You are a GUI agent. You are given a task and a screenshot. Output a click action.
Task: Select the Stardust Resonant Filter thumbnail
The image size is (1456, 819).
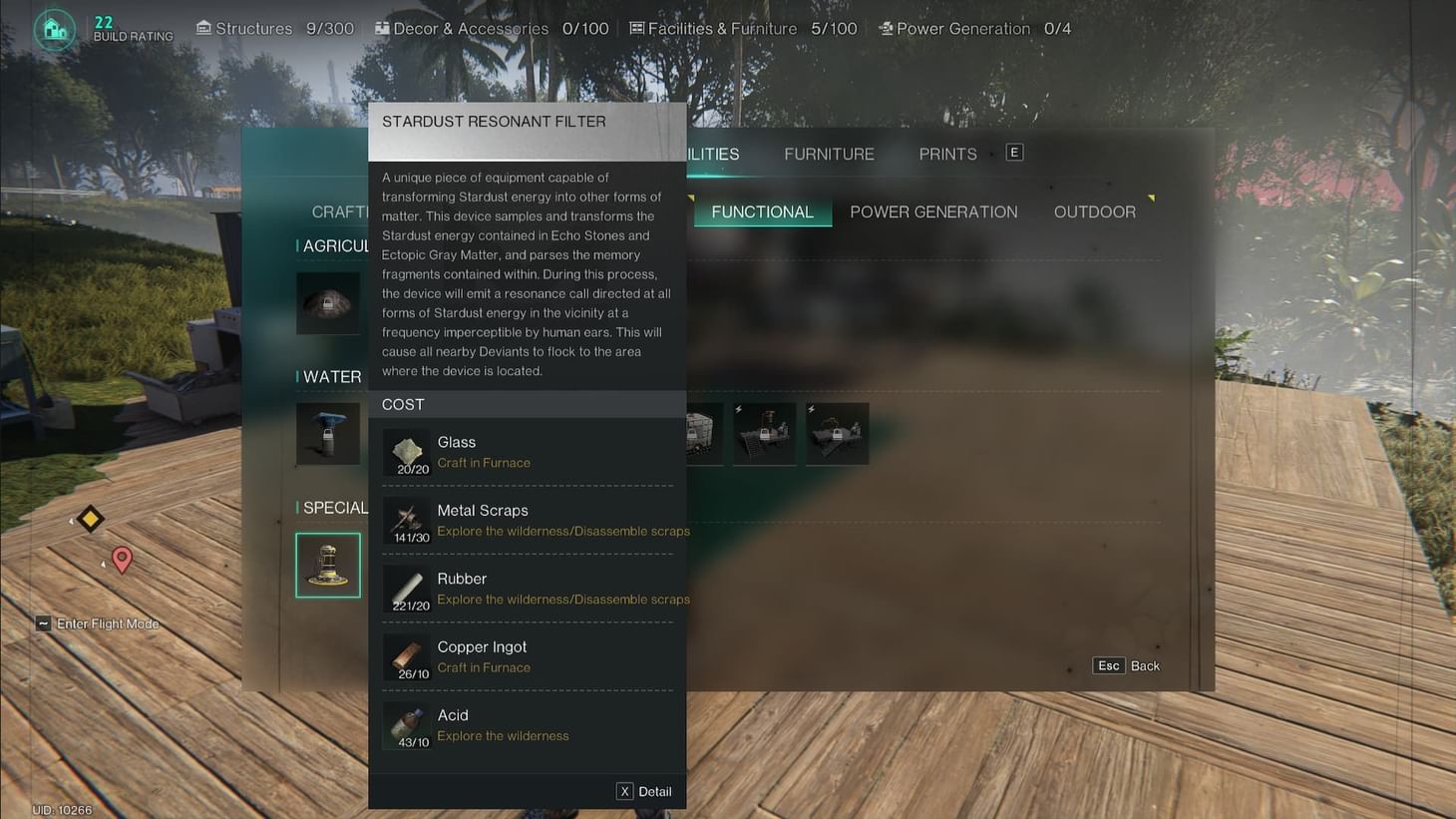coord(328,565)
